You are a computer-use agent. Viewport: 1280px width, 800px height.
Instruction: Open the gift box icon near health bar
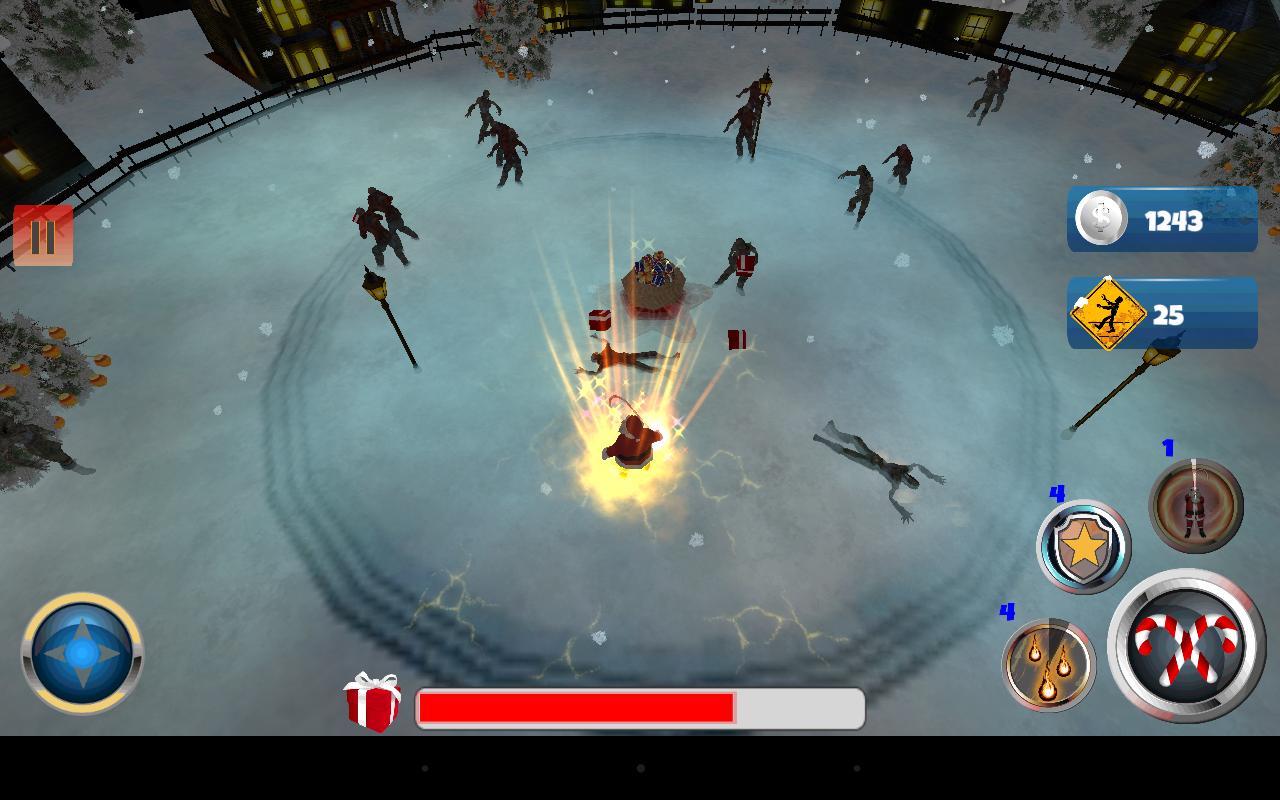(x=375, y=709)
